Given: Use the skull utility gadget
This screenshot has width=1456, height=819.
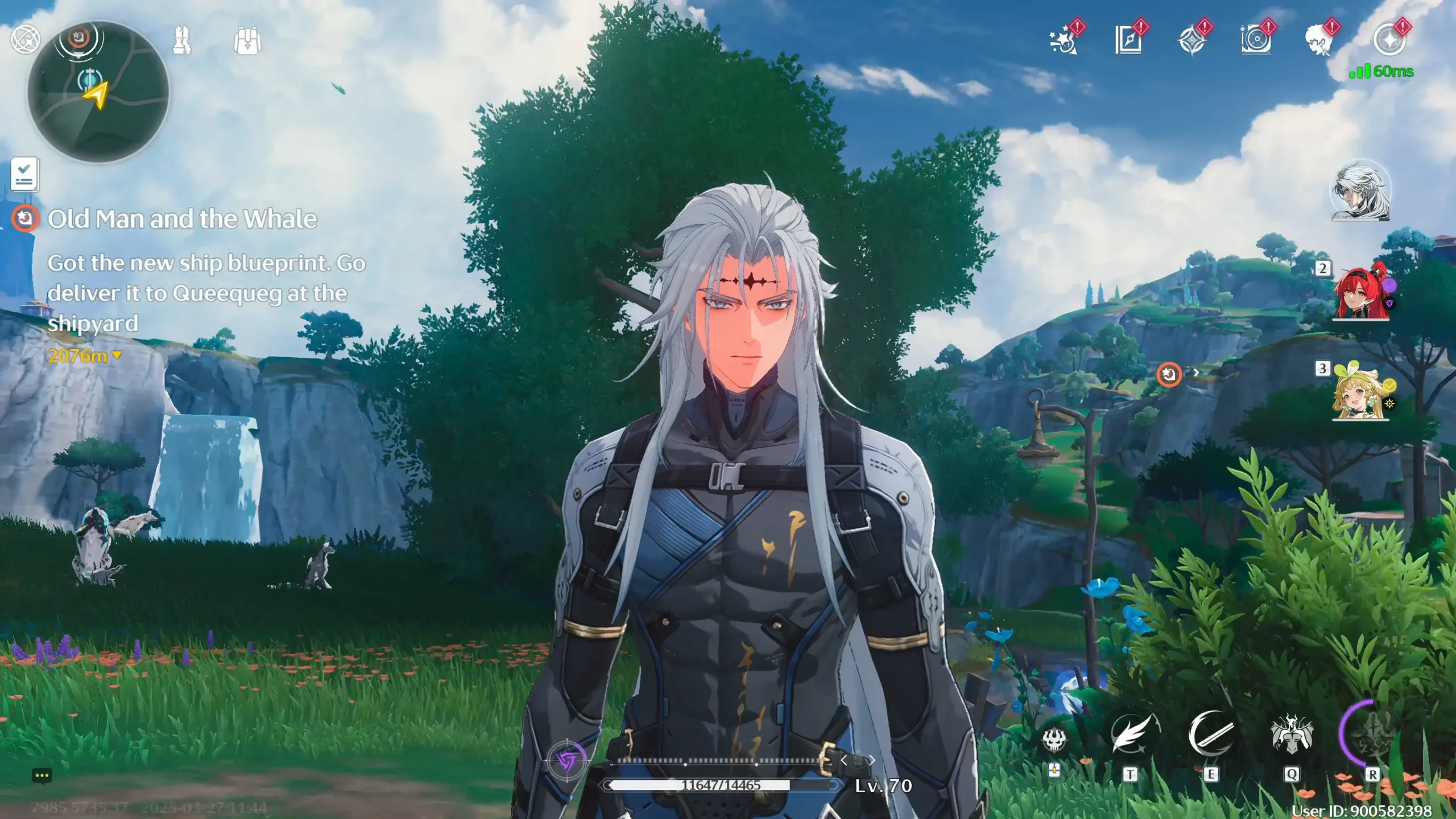Looking at the screenshot, I should click(x=1053, y=740).
